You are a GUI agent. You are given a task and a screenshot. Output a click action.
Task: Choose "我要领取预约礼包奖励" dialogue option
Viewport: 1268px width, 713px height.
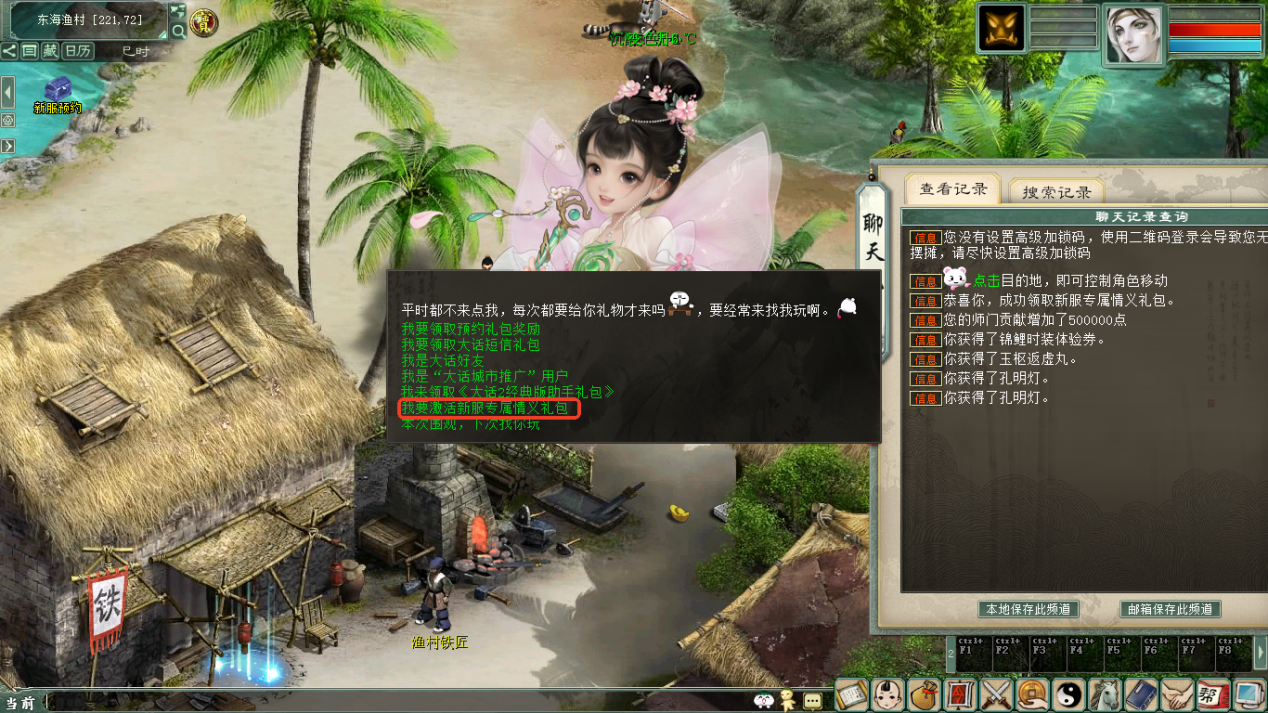(470, 329)
